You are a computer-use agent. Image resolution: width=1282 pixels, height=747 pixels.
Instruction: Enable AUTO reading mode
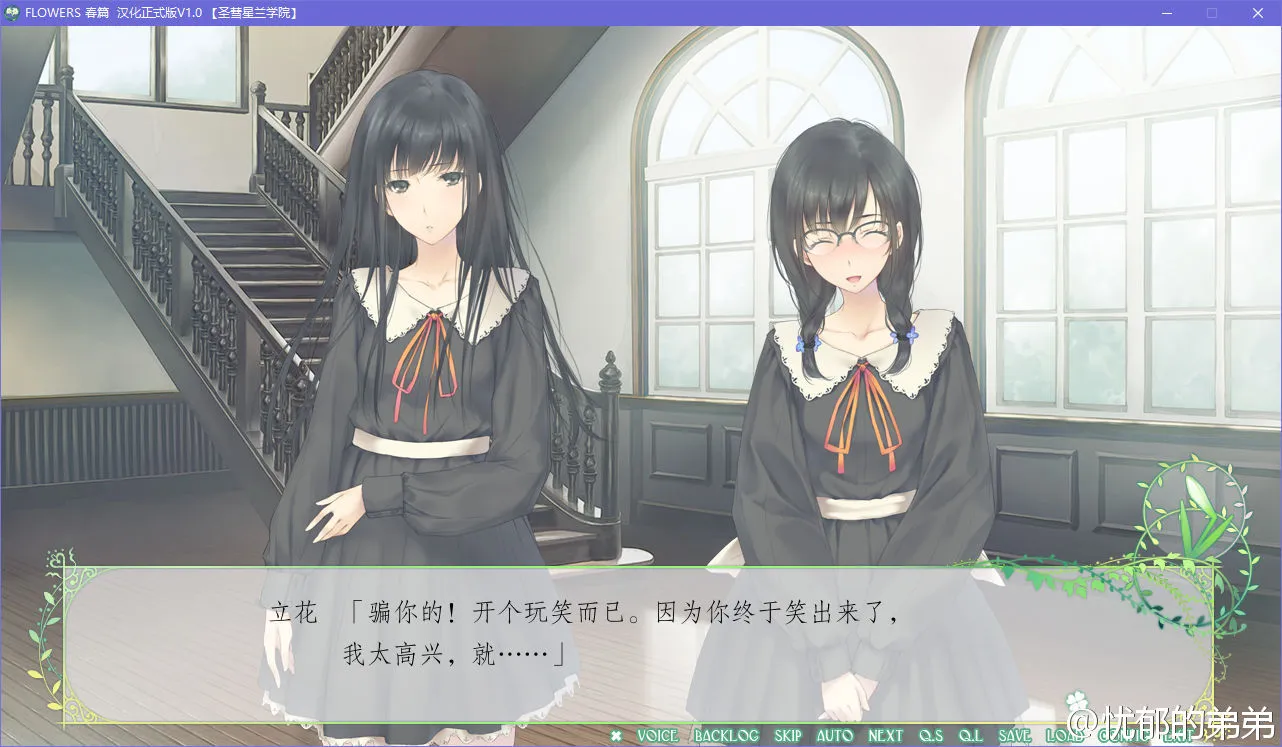pyautogui.click(x=836, y=736)
